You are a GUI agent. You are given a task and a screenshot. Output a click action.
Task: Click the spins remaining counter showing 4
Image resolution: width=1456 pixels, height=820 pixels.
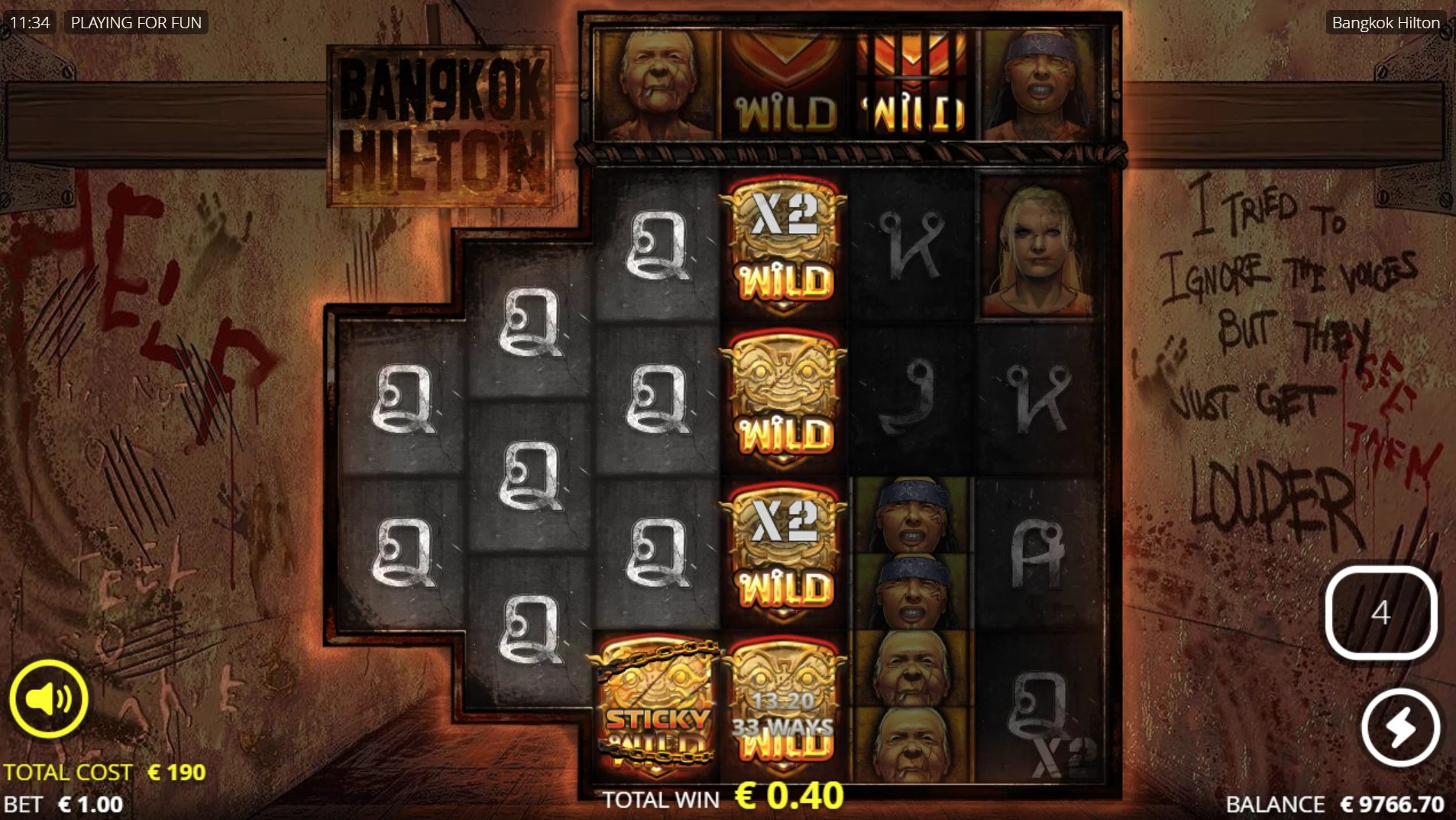tap(1380, 611)
